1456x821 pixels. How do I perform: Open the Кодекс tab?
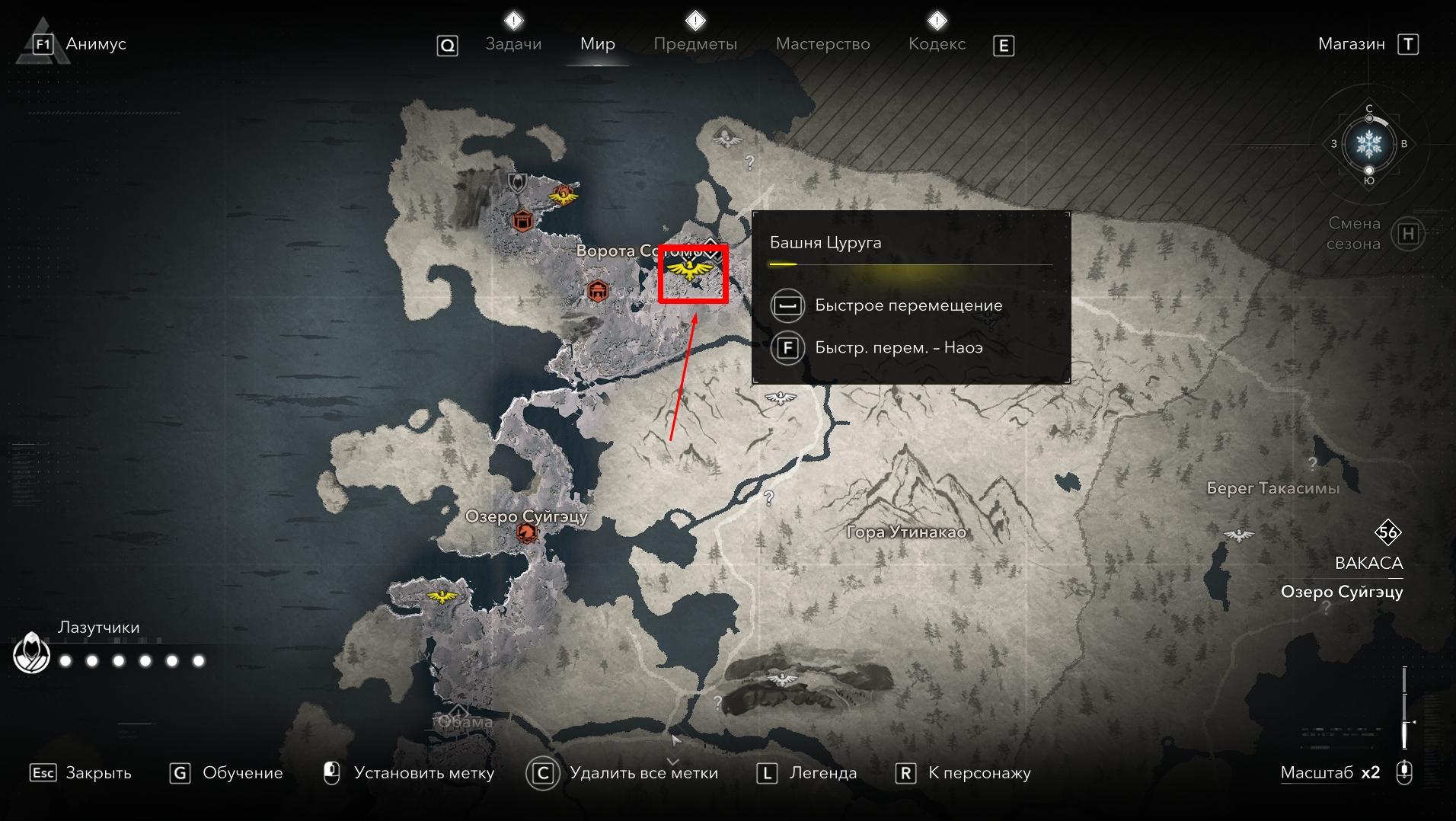point(937,44)
